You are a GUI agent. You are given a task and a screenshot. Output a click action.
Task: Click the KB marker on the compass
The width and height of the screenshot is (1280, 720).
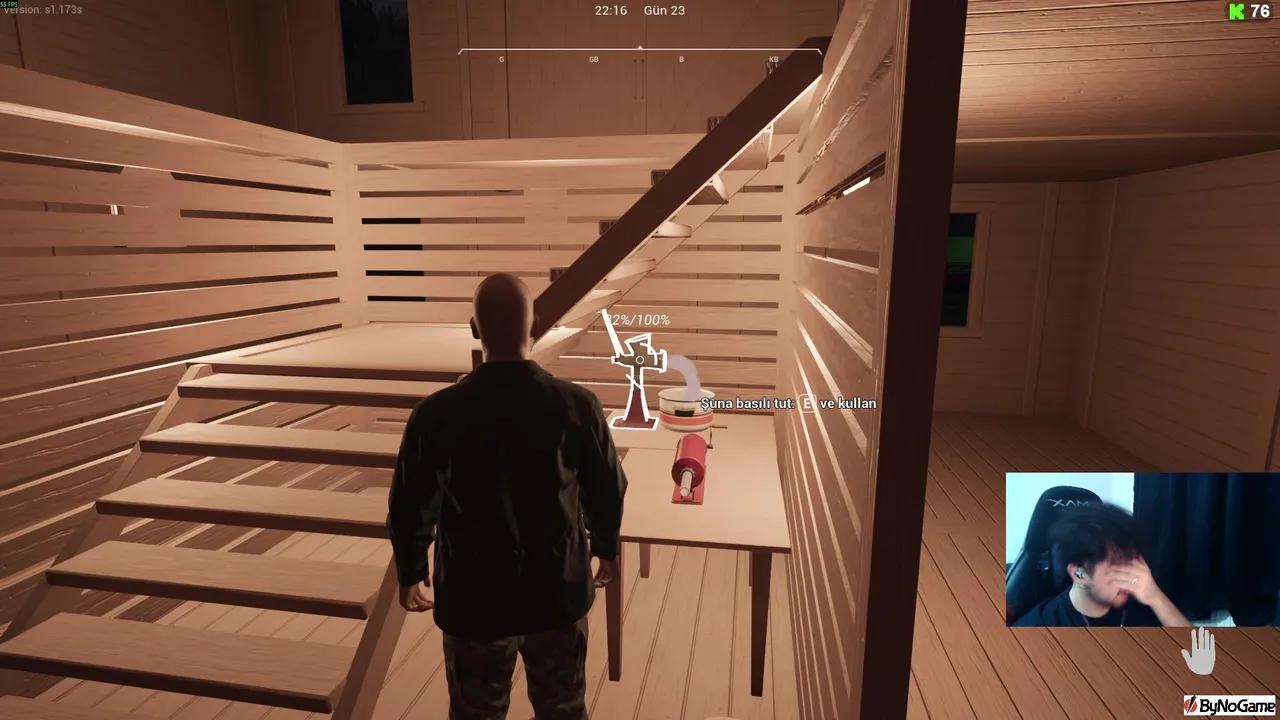point(772,59)
